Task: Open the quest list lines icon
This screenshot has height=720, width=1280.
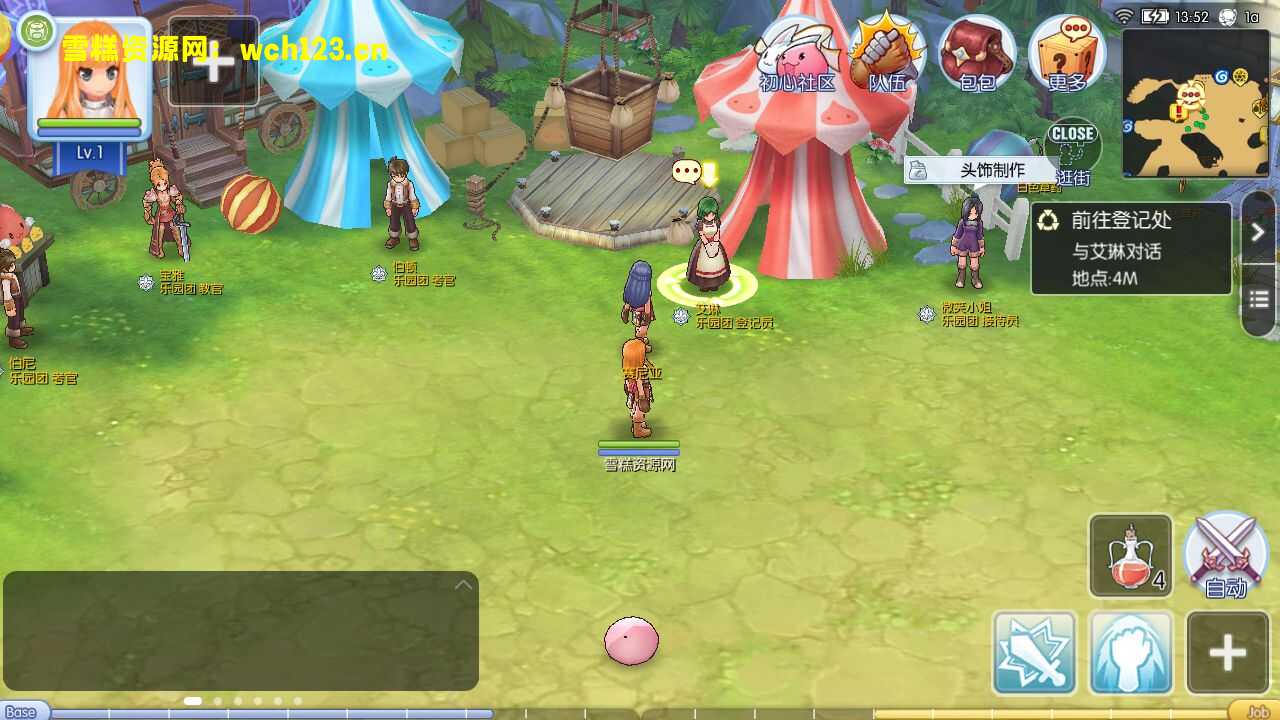Action: coord(1259,299)
